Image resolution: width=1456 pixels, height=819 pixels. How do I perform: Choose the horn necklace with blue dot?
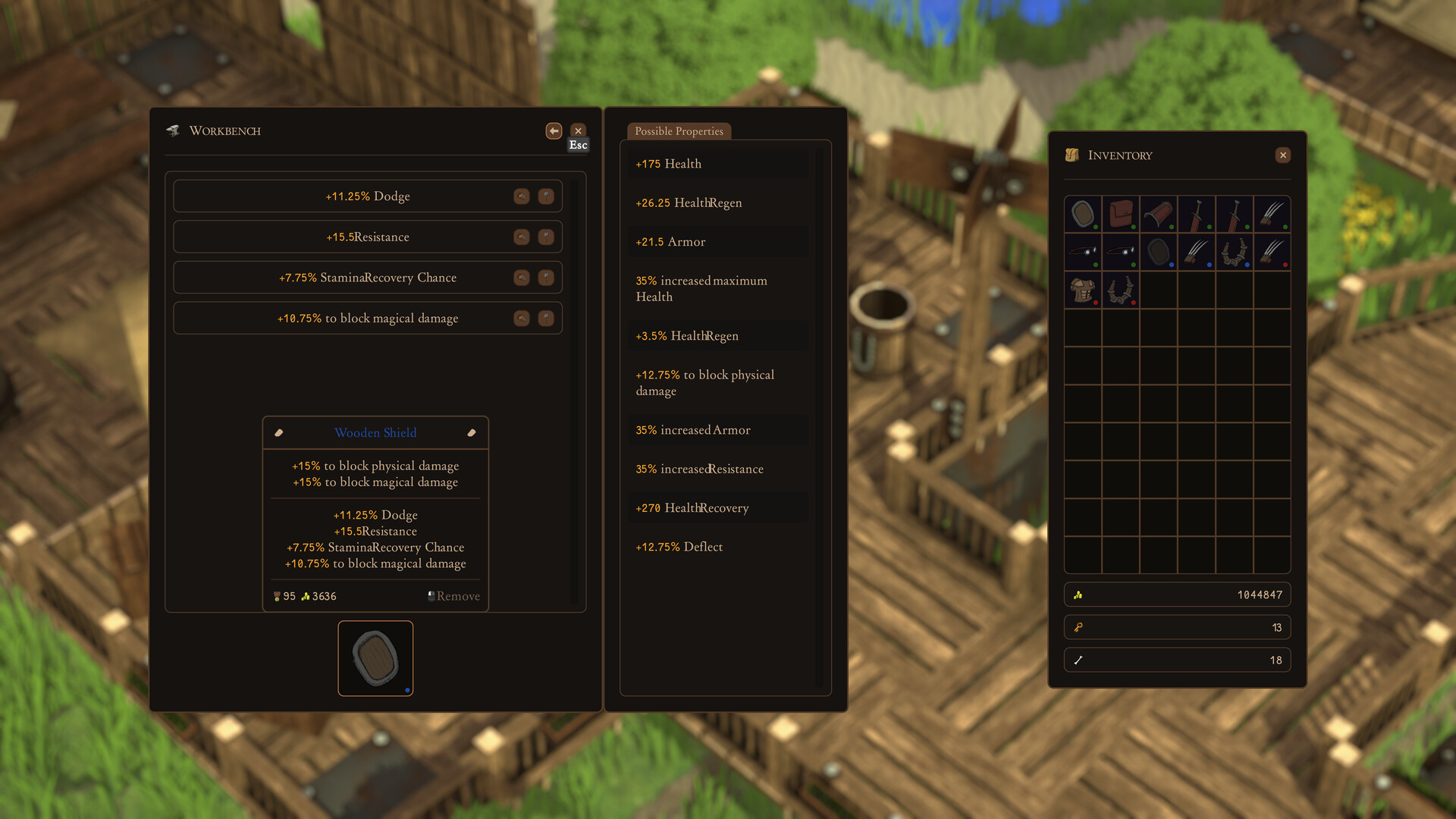[x=1235, y=252]
